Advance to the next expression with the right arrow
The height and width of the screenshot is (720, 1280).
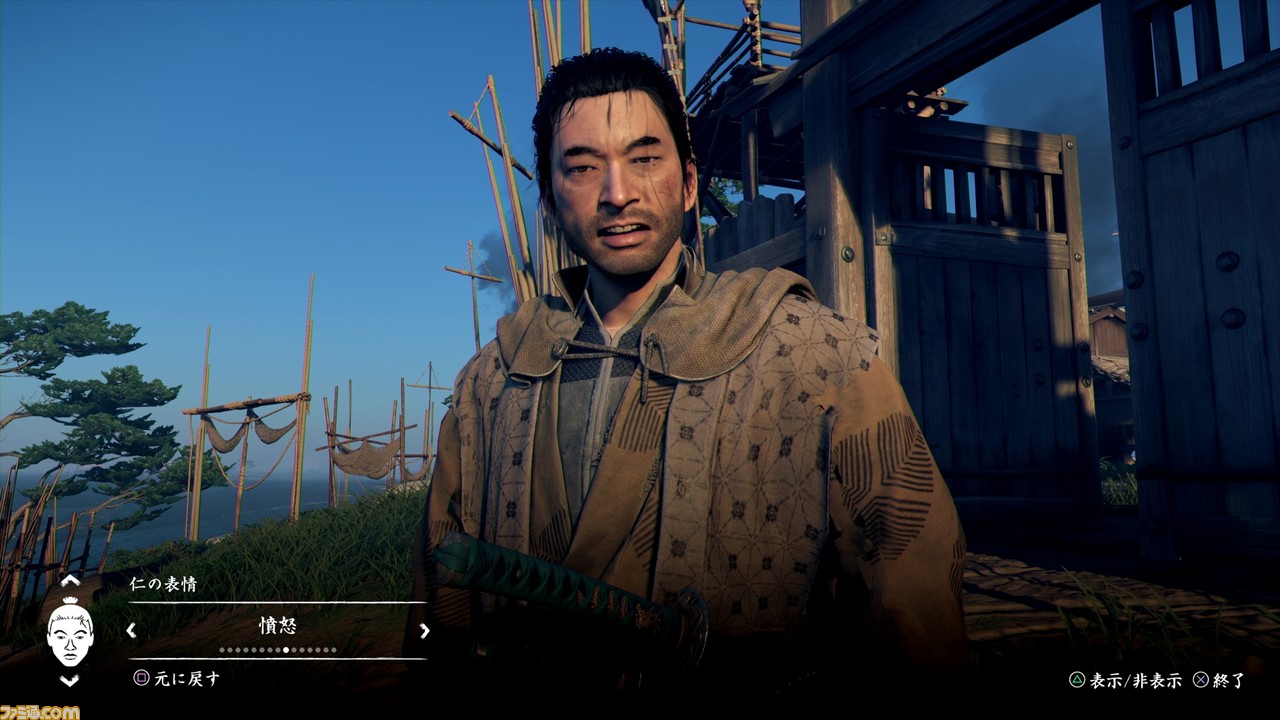[424, 630]
